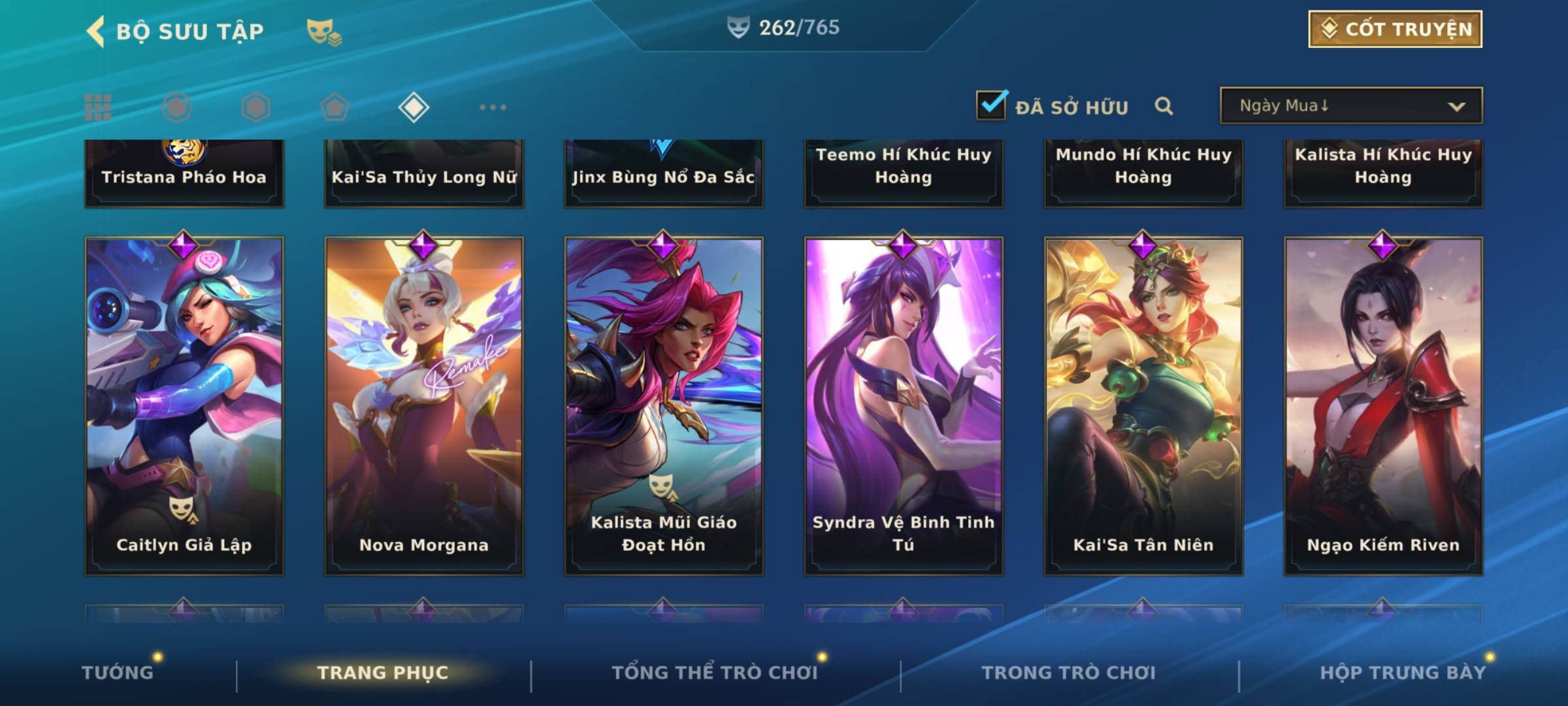1568x706 pixels.
Task: Open the skin search magnifier
Action: click(1164, 106)
